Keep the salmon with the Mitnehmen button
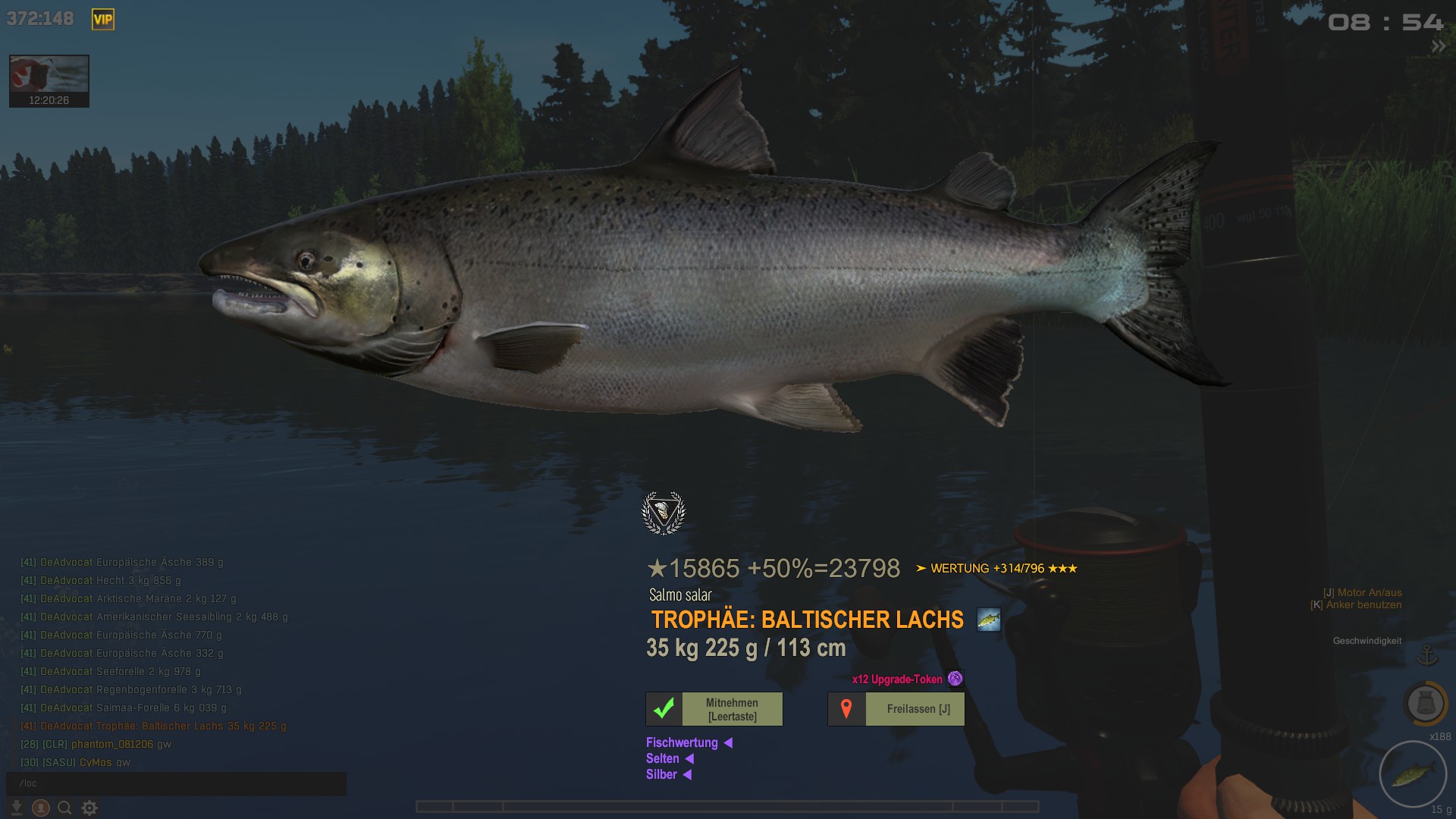Screen dimensions: 1456x819 click(x=714, y=709)
